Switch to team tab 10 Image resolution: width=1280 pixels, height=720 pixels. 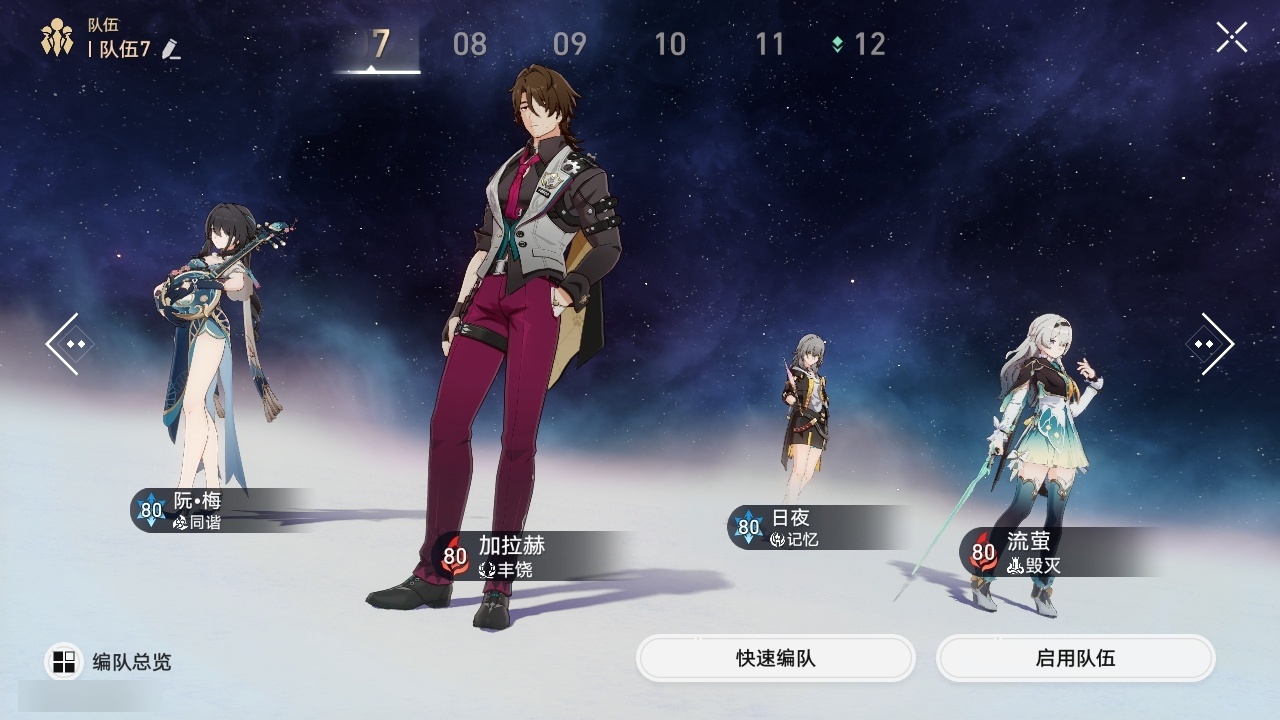click(x=670, y=44)
